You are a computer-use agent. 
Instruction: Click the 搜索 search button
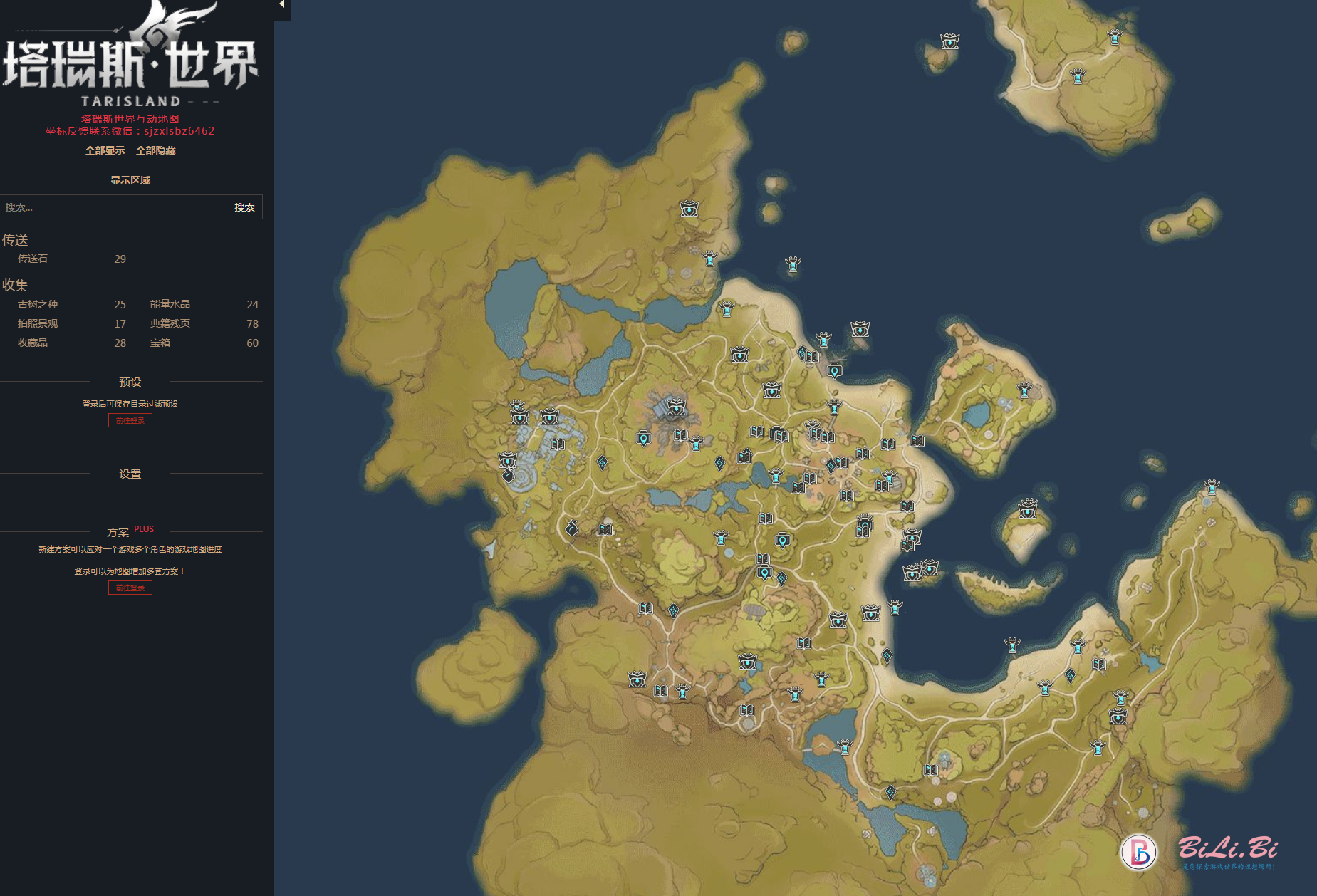tap(244, 207)
